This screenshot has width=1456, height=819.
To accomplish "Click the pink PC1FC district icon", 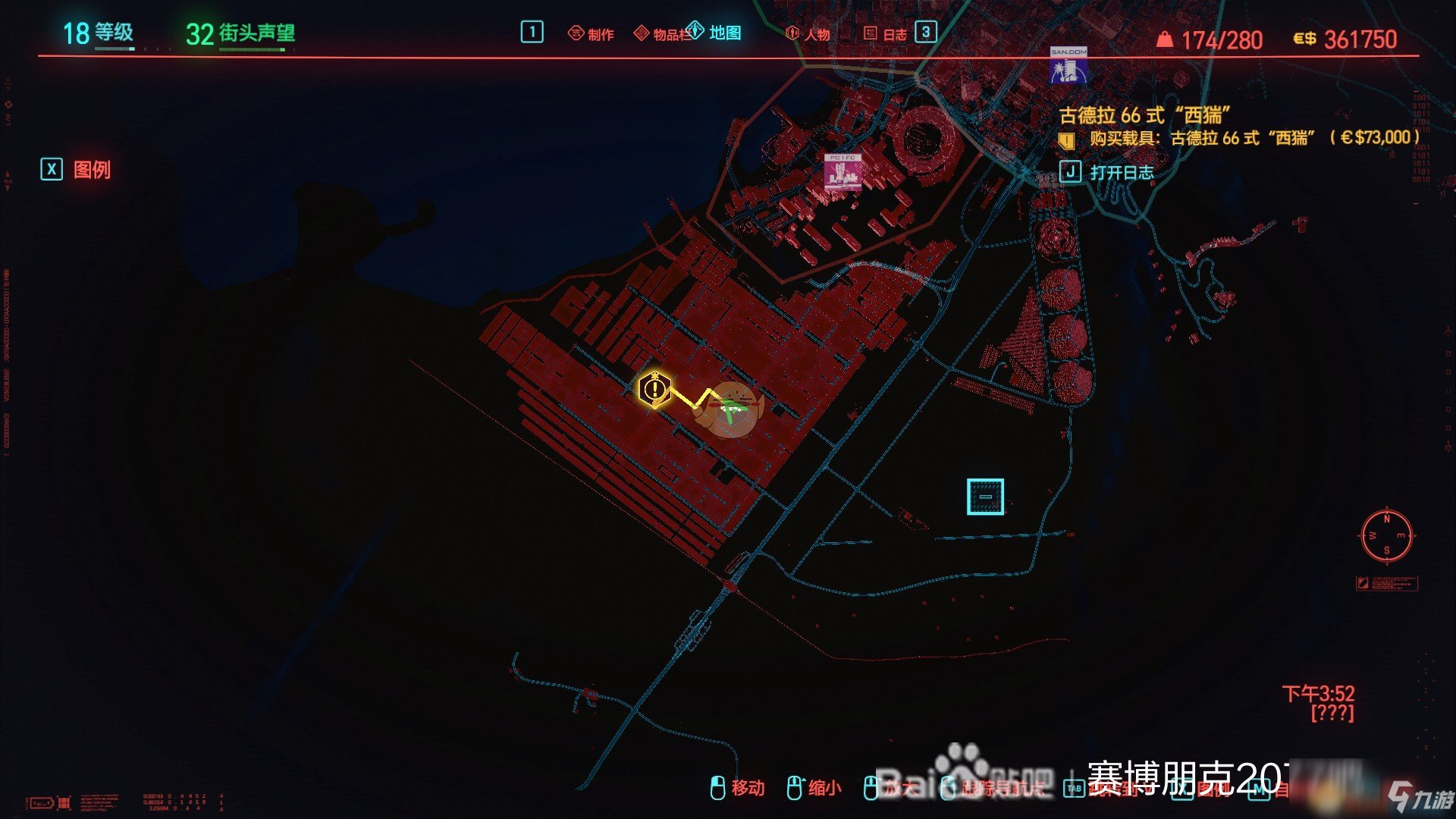I will 843,172.
